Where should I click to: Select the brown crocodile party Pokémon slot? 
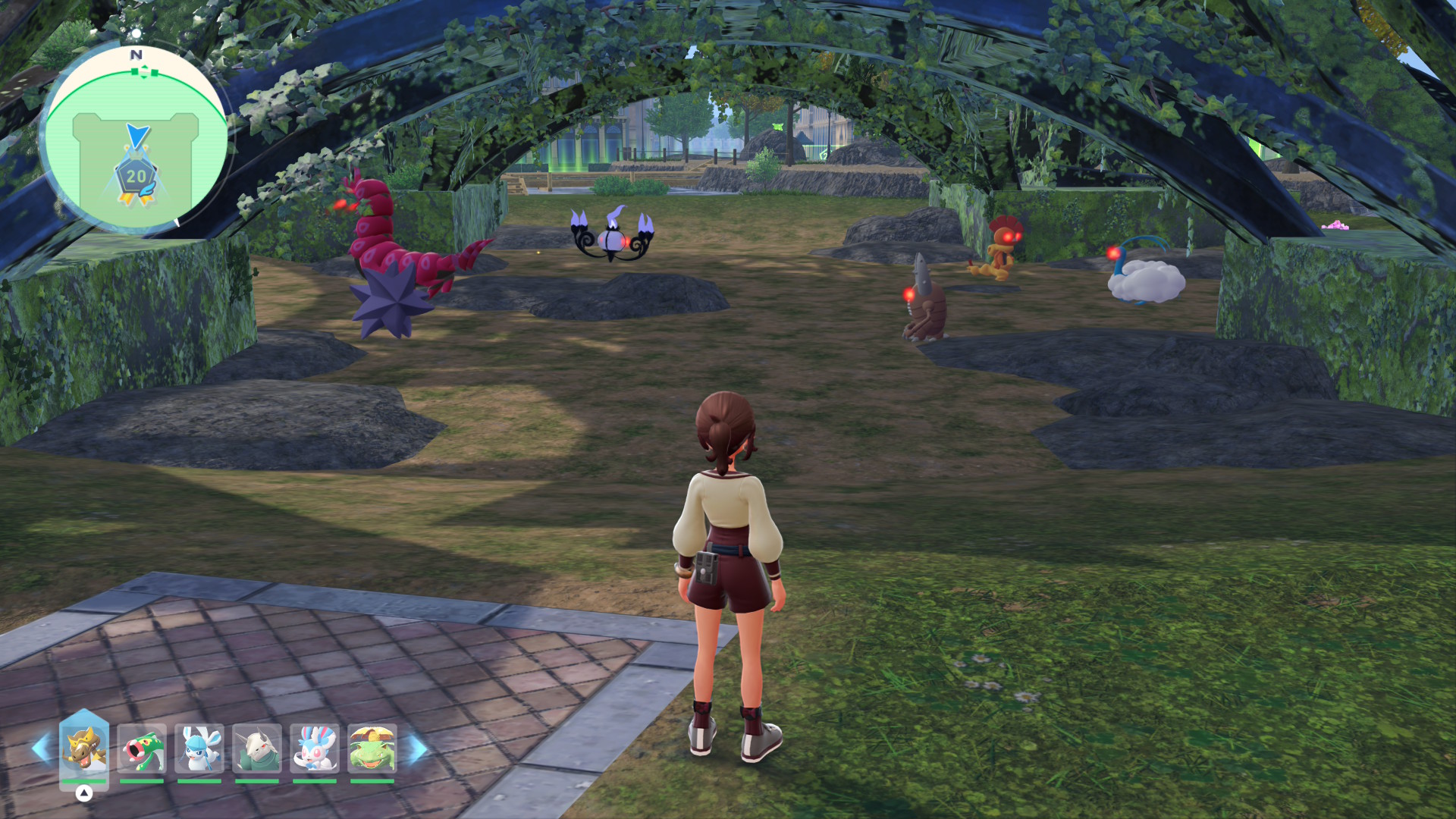(84, 748)
